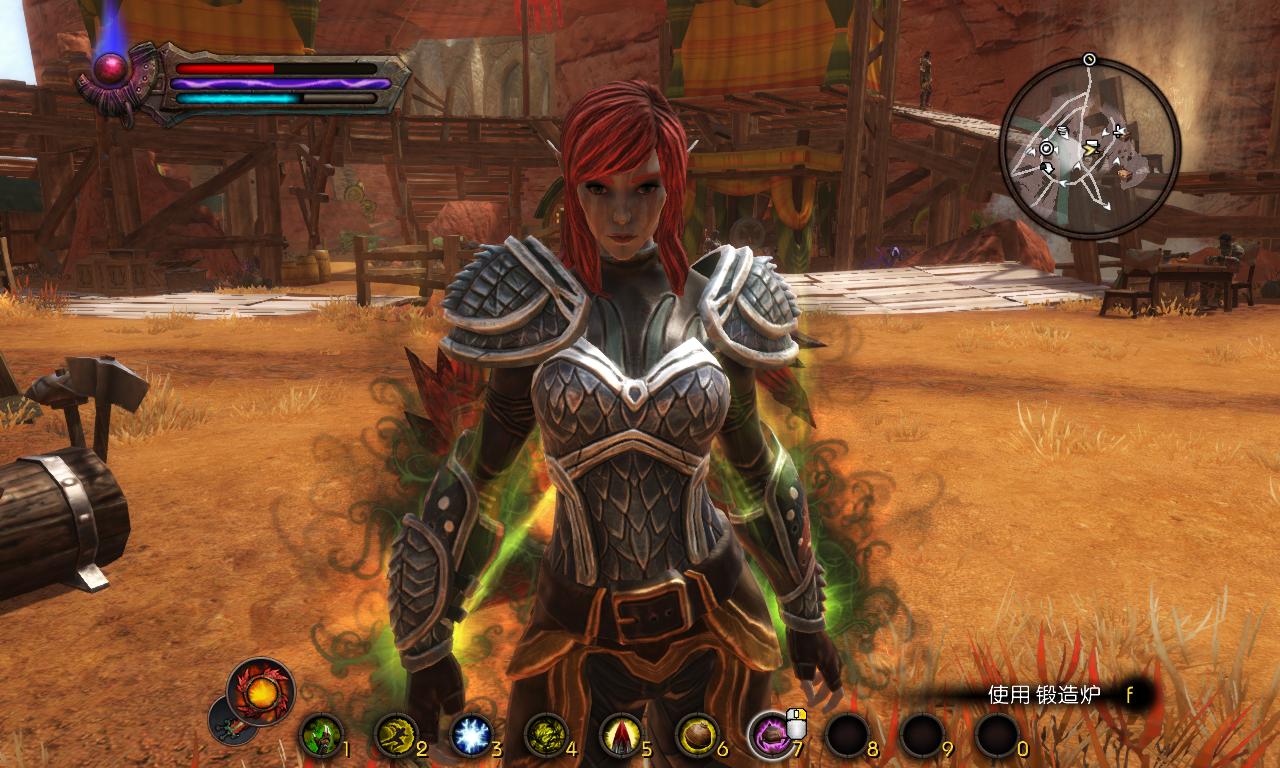
Task: Trigger the yellow swirl ability in slot 4
Action: [546, 736]
